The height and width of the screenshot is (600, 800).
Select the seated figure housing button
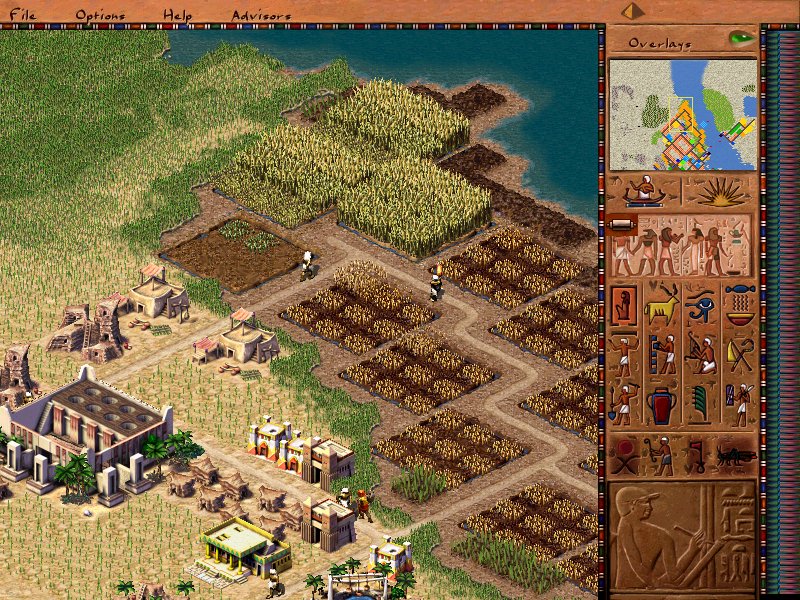[x=625, y=303]
